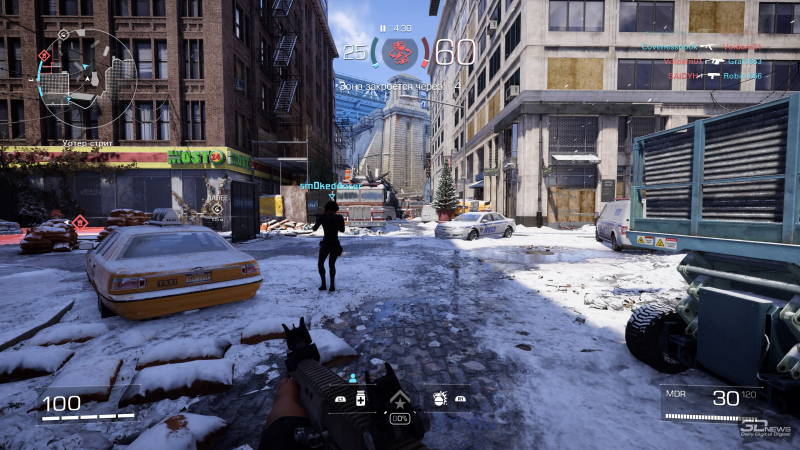Activate the star ultimate ability icon

(x=399, y=400)
